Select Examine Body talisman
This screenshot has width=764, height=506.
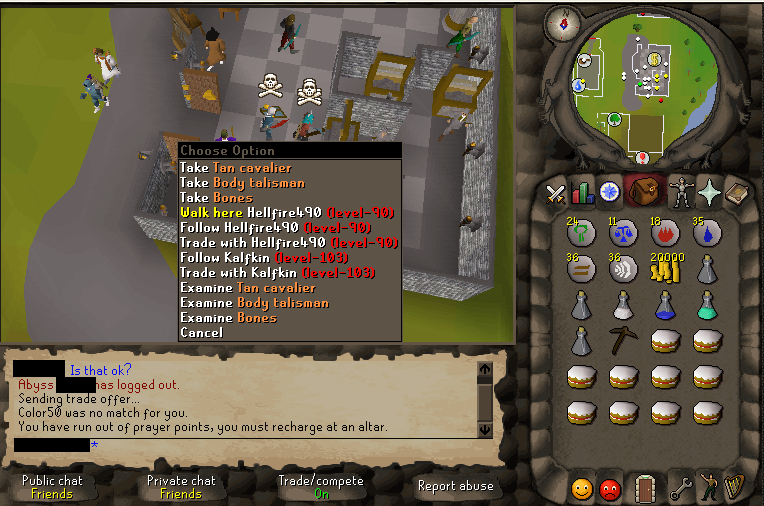click(254, 303)
